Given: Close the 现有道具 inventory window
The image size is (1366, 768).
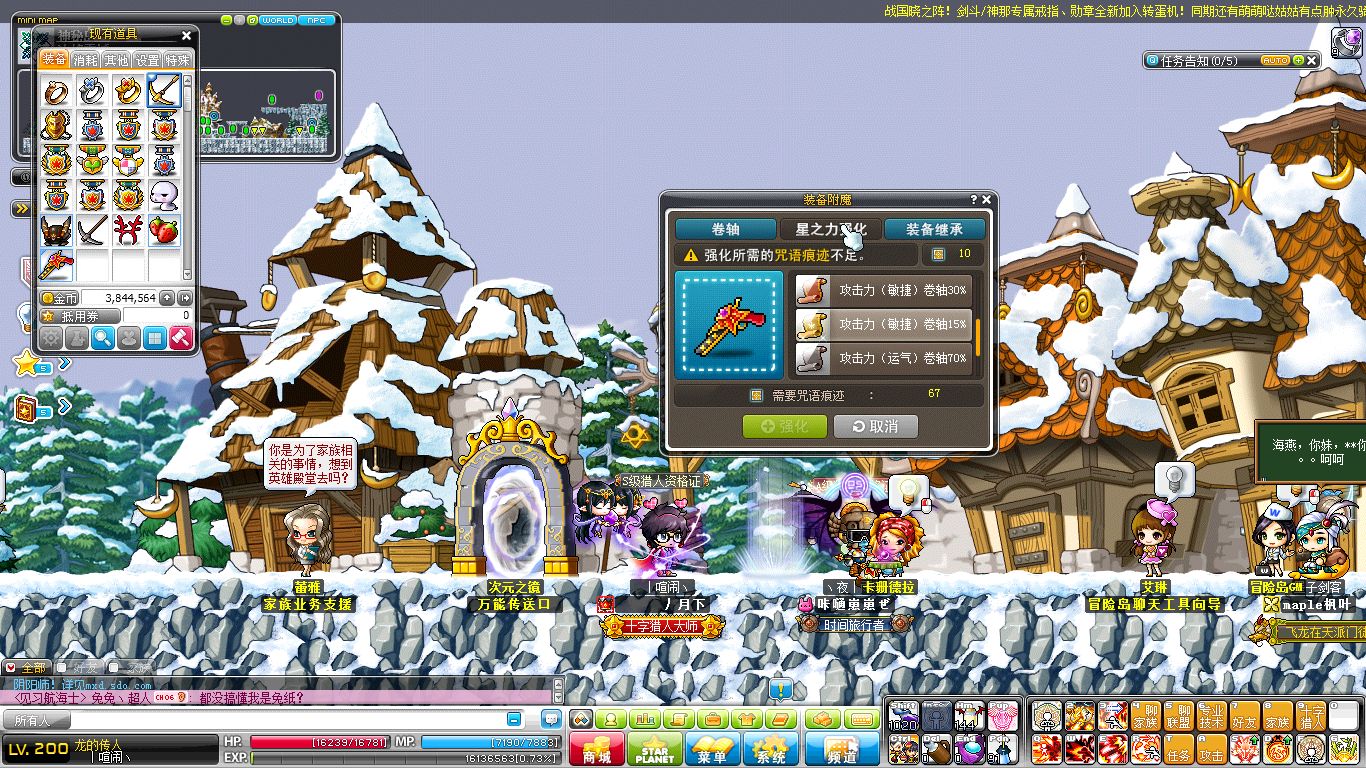Looking at the screenshot, I should 186,35.
